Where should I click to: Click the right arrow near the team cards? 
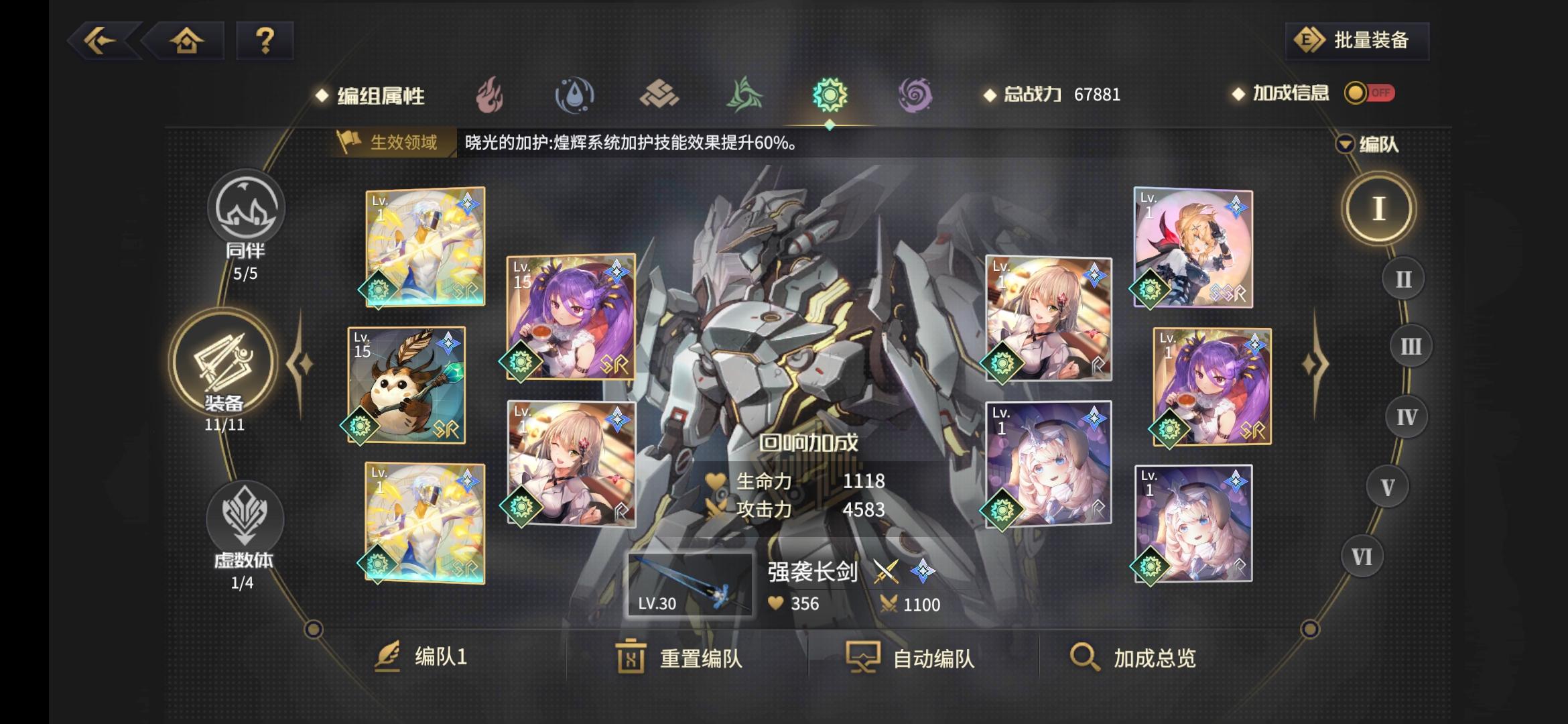click(x=1317, y=363)
